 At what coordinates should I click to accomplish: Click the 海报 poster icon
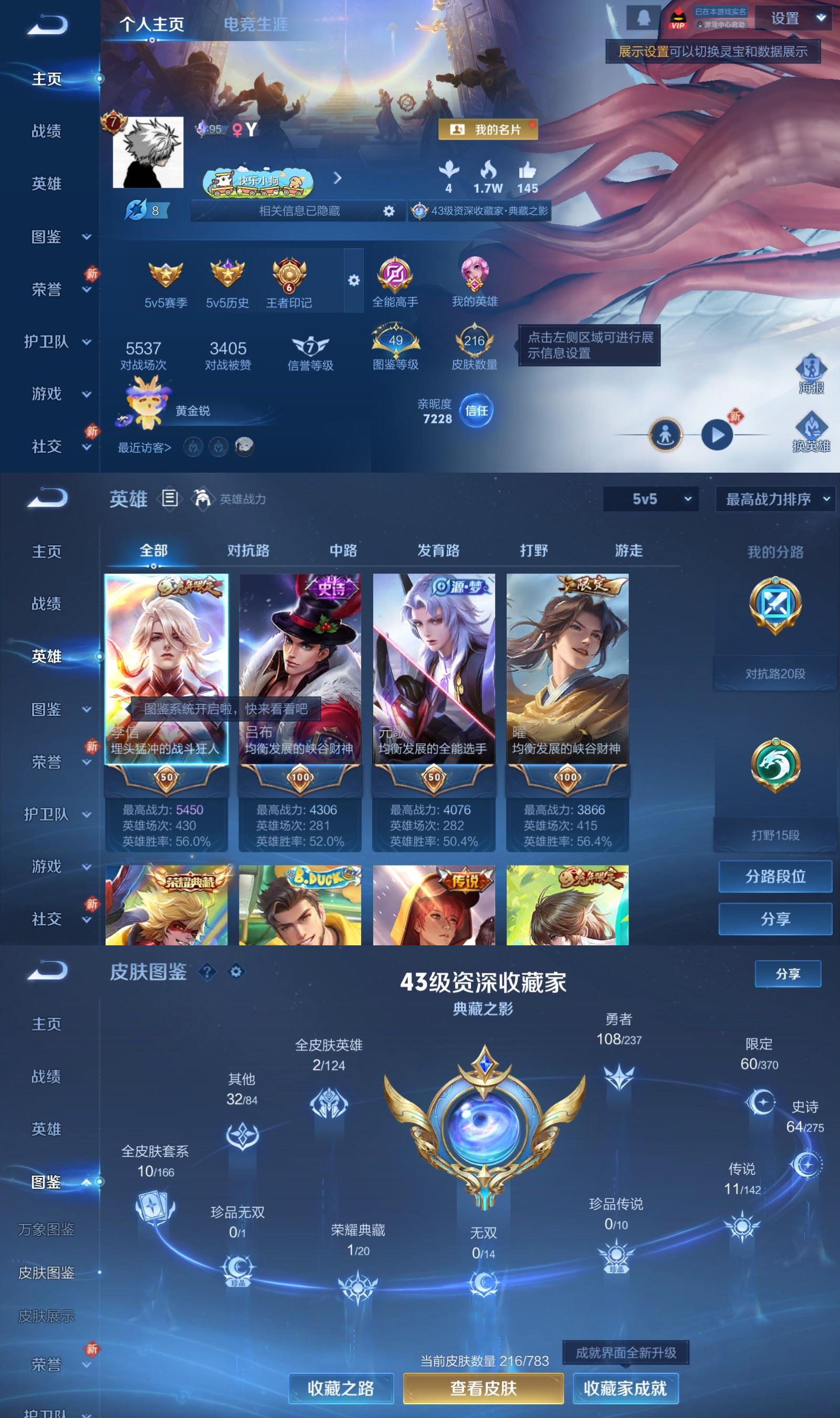click(812, 369)
